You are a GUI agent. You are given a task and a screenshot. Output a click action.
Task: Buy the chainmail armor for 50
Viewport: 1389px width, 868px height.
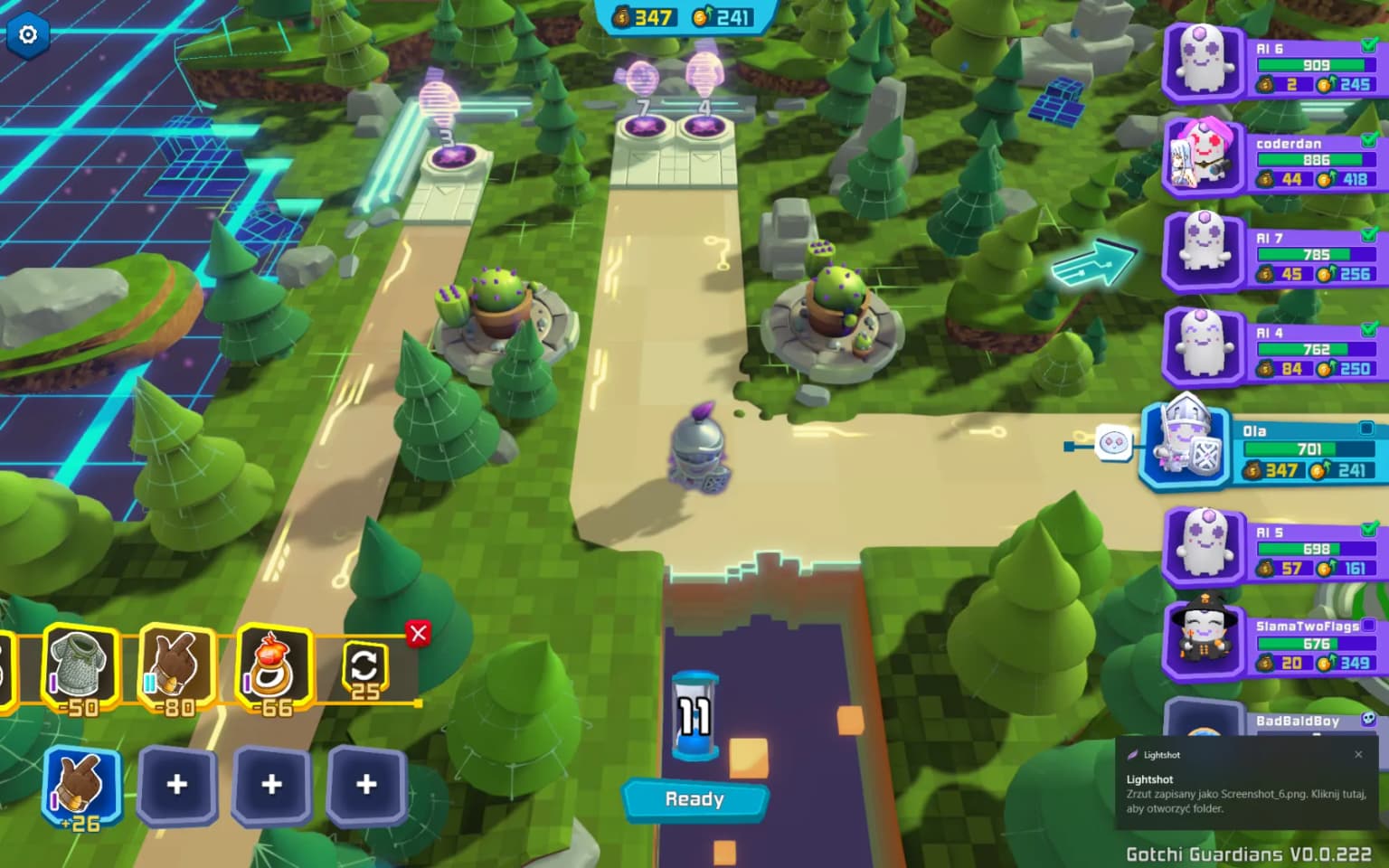coord(80,667)
